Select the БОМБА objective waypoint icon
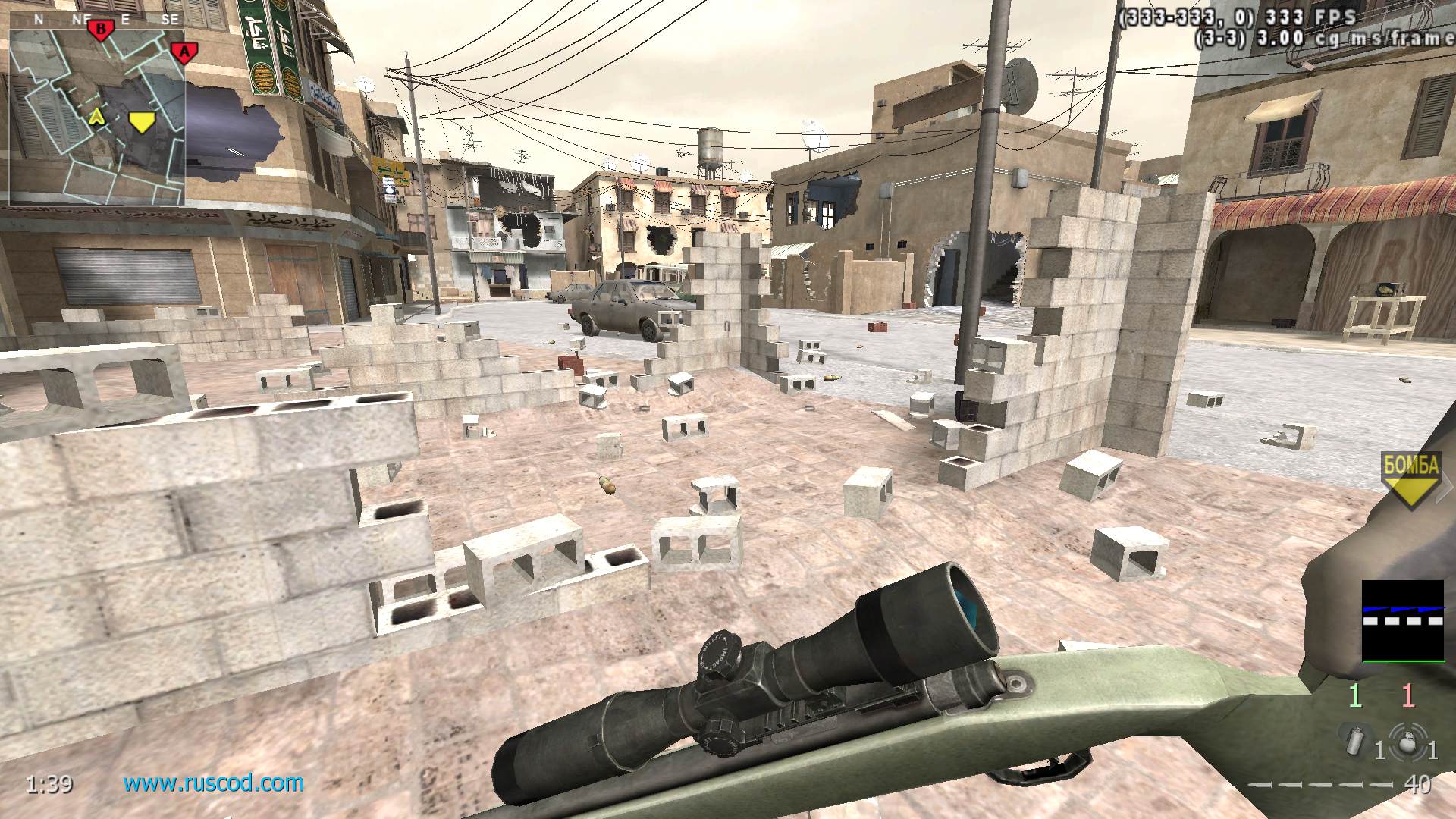 [1410, 479]
